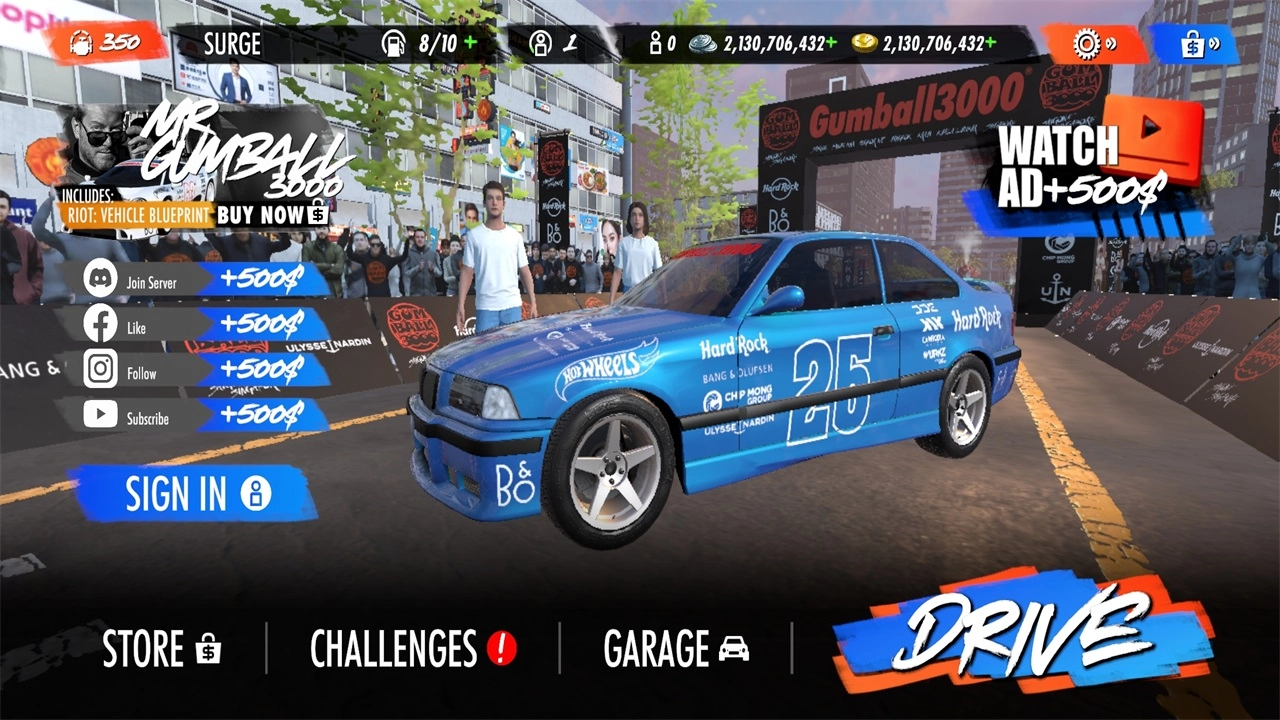The width and height of the screenshot is (1280, 720).
Task: Open the blue shop bag button
Action: click(1196, 45)
